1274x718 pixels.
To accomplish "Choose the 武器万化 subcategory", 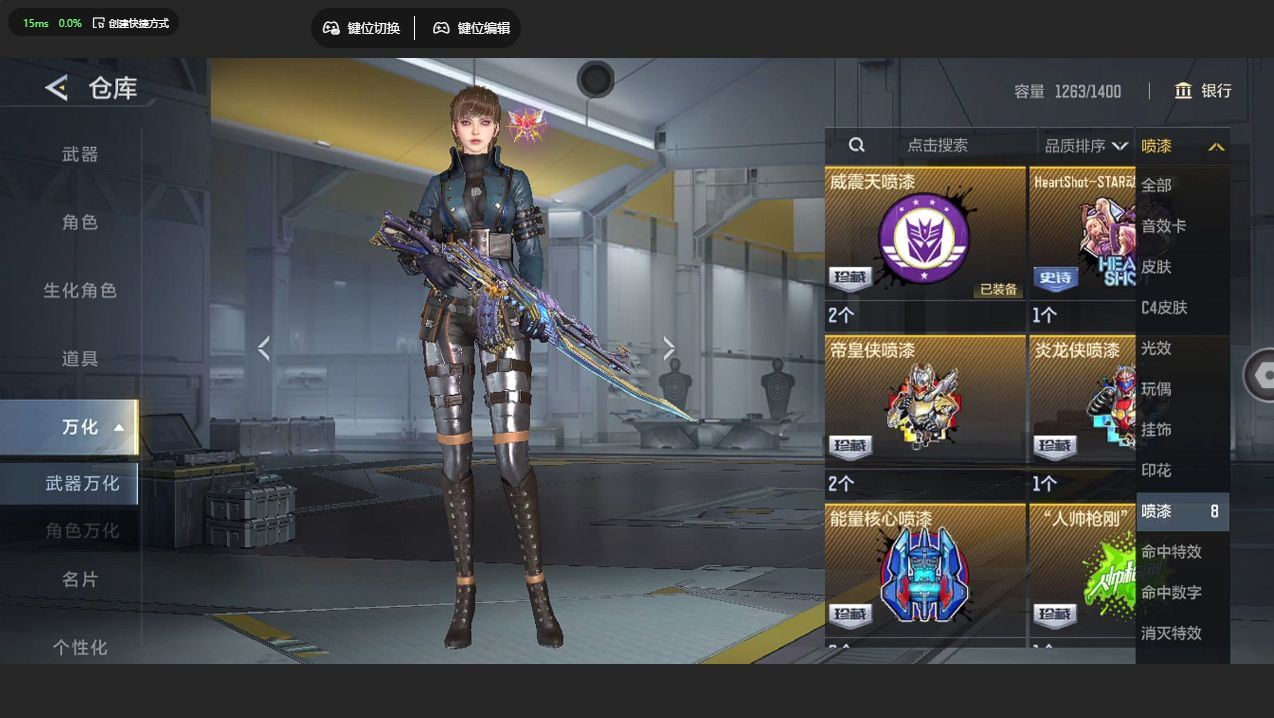I will pyautogui.click(x=82, y=483).
